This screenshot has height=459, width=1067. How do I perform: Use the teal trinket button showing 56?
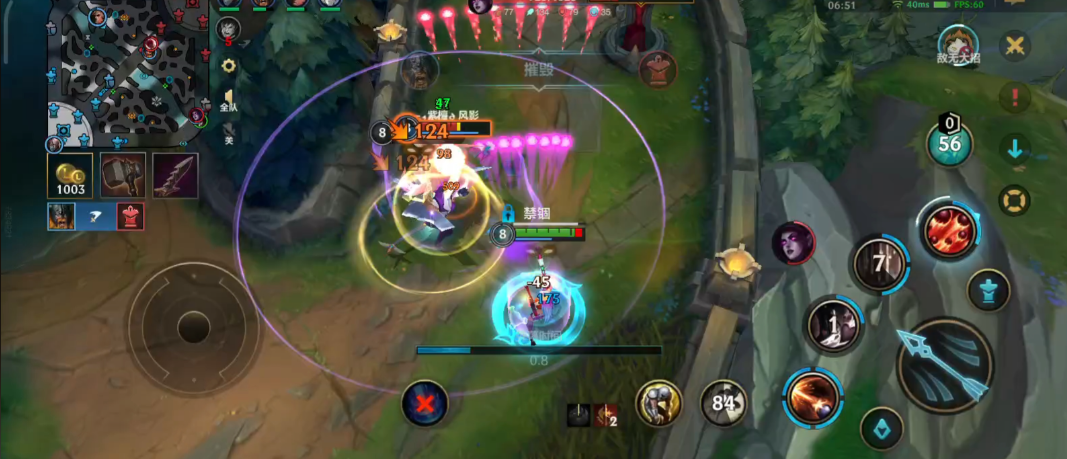950,142
